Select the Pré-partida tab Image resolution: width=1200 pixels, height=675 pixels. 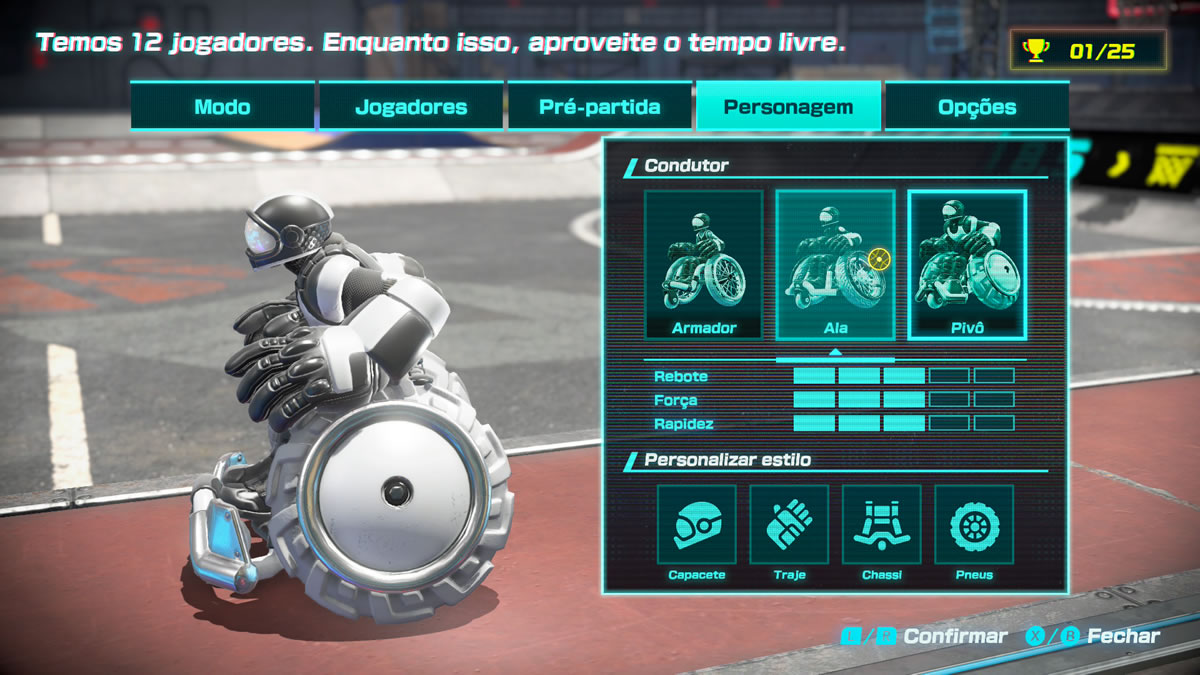coord(599,107)
